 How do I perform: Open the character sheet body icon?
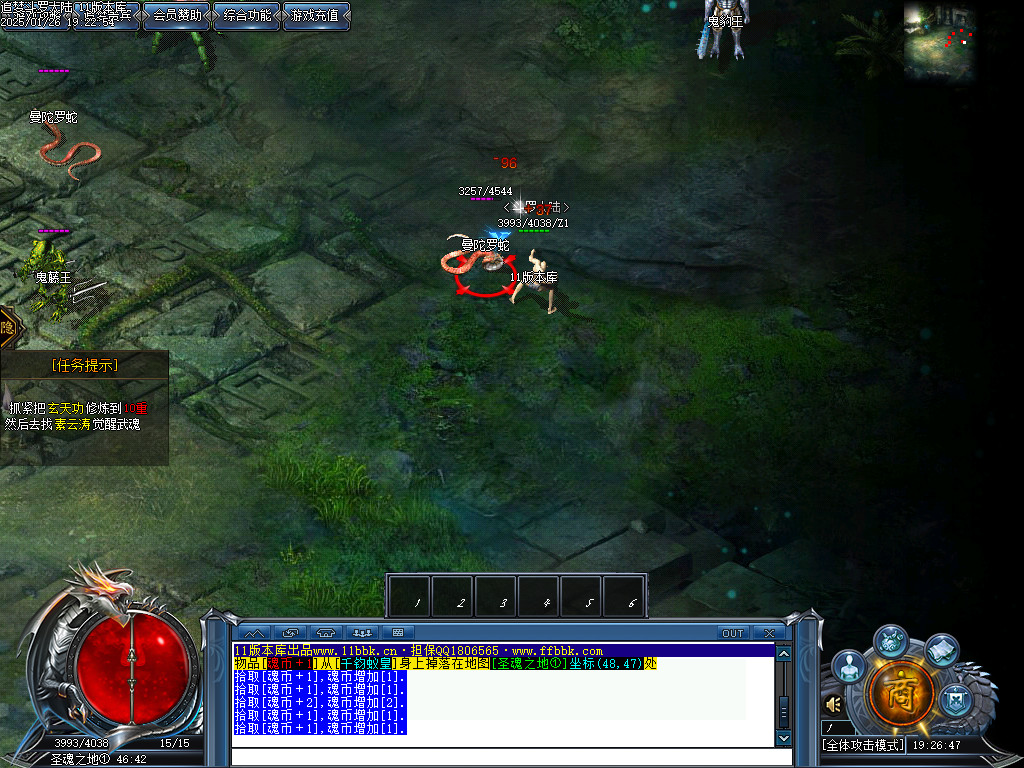click(849, 666)
